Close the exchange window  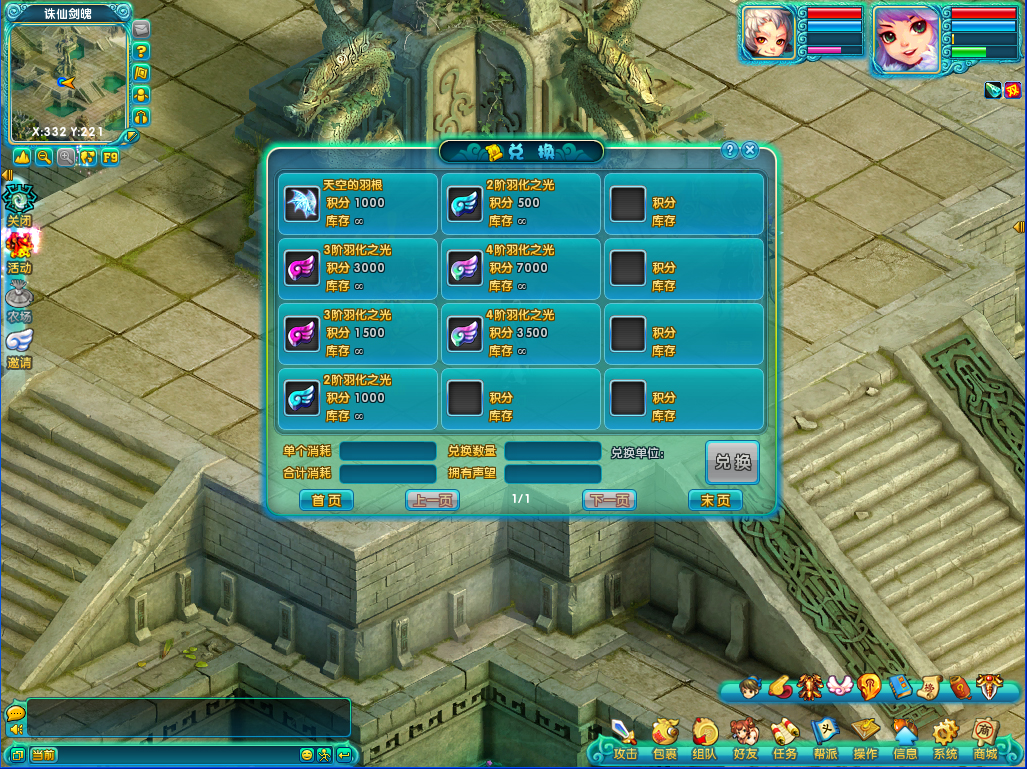pyautogui.click(x=750, y=150)
